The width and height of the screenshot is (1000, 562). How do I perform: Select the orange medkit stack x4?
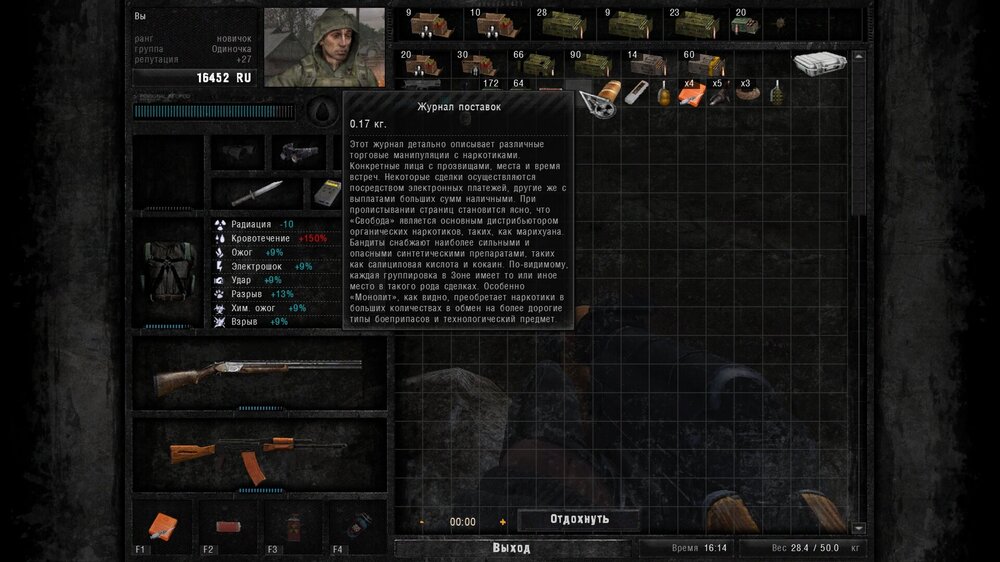pyautogui.click(x=690, y=93)
